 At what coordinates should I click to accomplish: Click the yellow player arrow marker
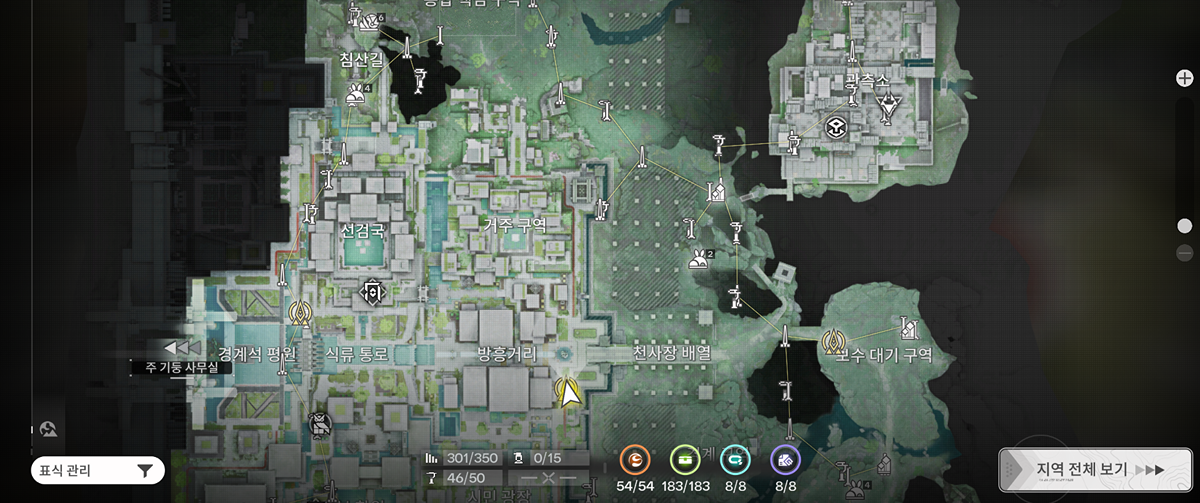click(x=570, y=393)
